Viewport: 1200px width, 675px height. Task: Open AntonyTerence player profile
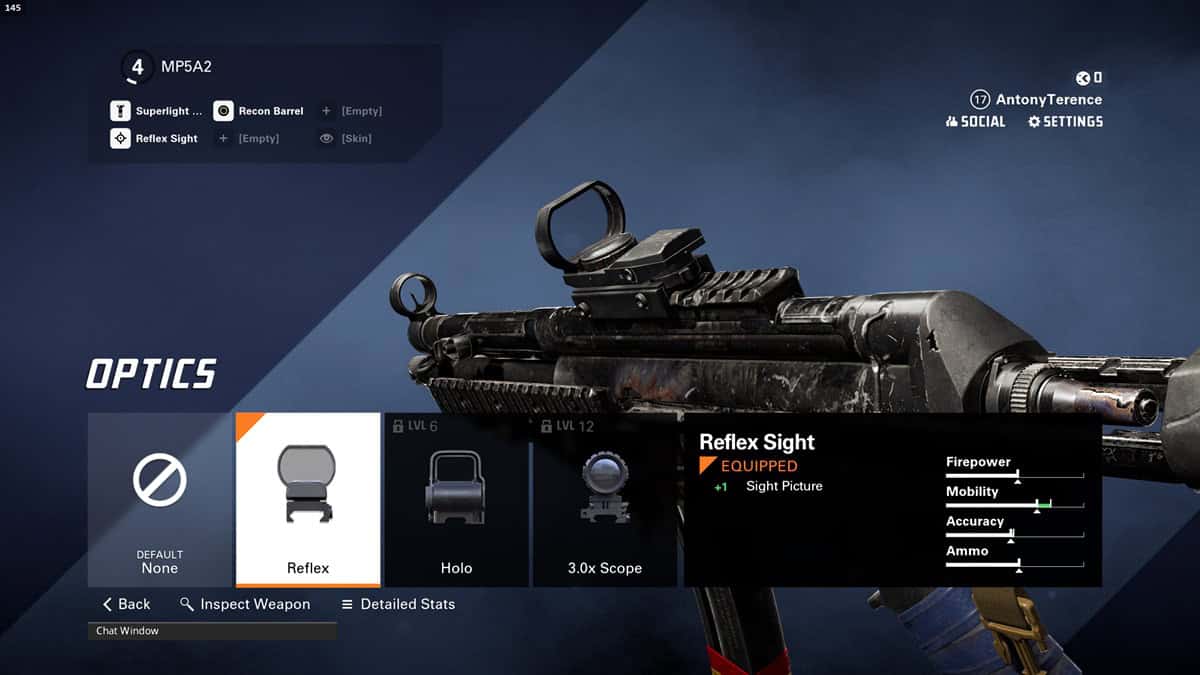click(1037, 100)
